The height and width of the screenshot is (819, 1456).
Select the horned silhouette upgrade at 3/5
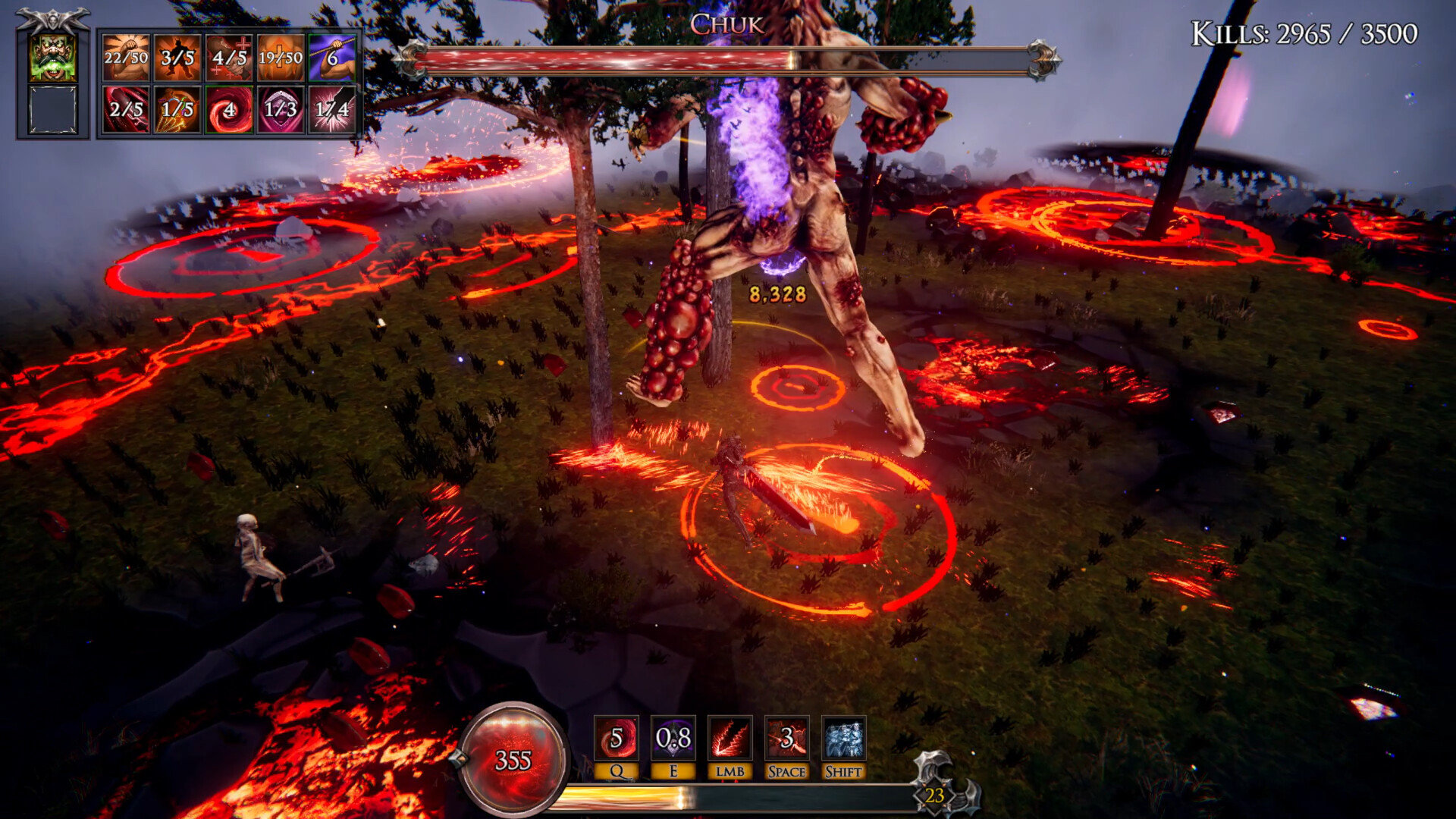coord(177,58)
